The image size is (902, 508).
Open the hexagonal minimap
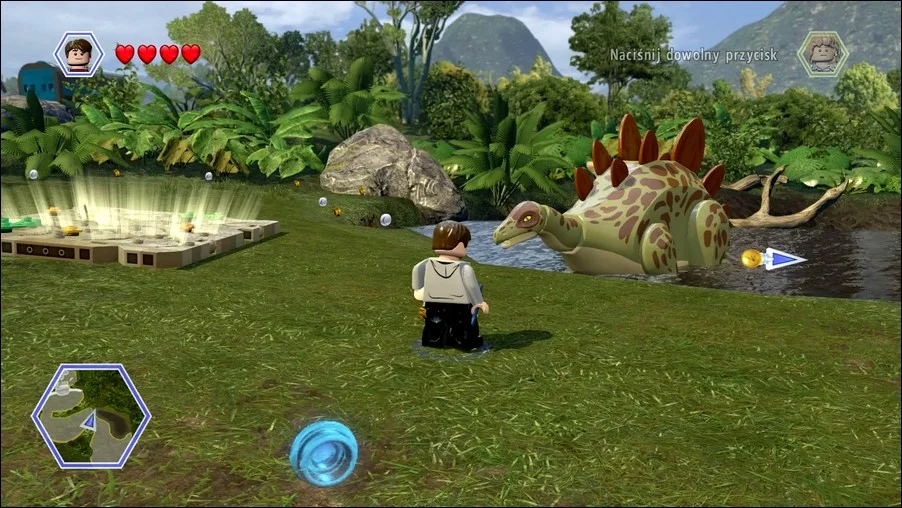pos(91,416)
